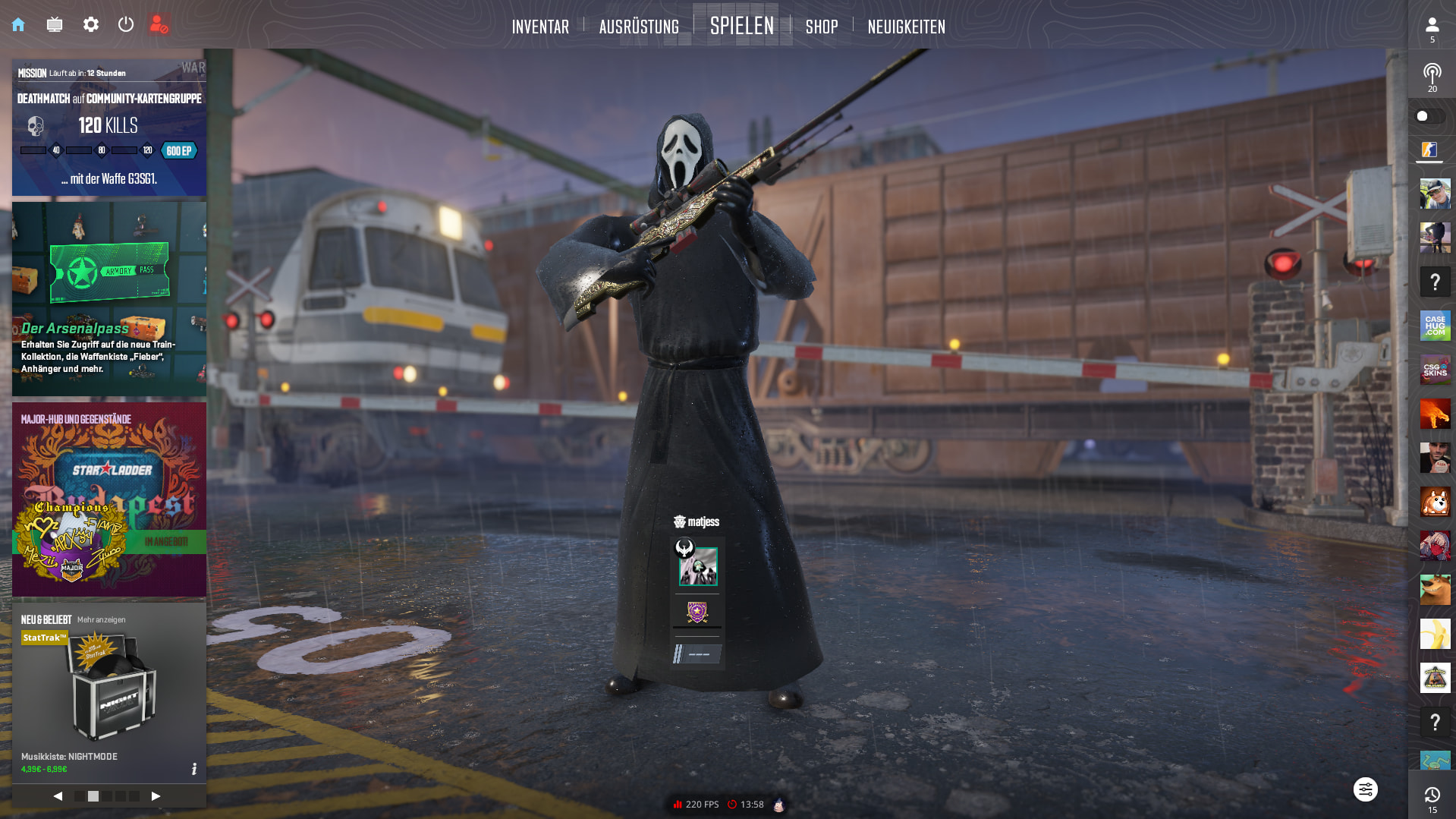Open the watch TV icon
The height and width of the screenshot is (819, 1456).
(x=55, y=24)
